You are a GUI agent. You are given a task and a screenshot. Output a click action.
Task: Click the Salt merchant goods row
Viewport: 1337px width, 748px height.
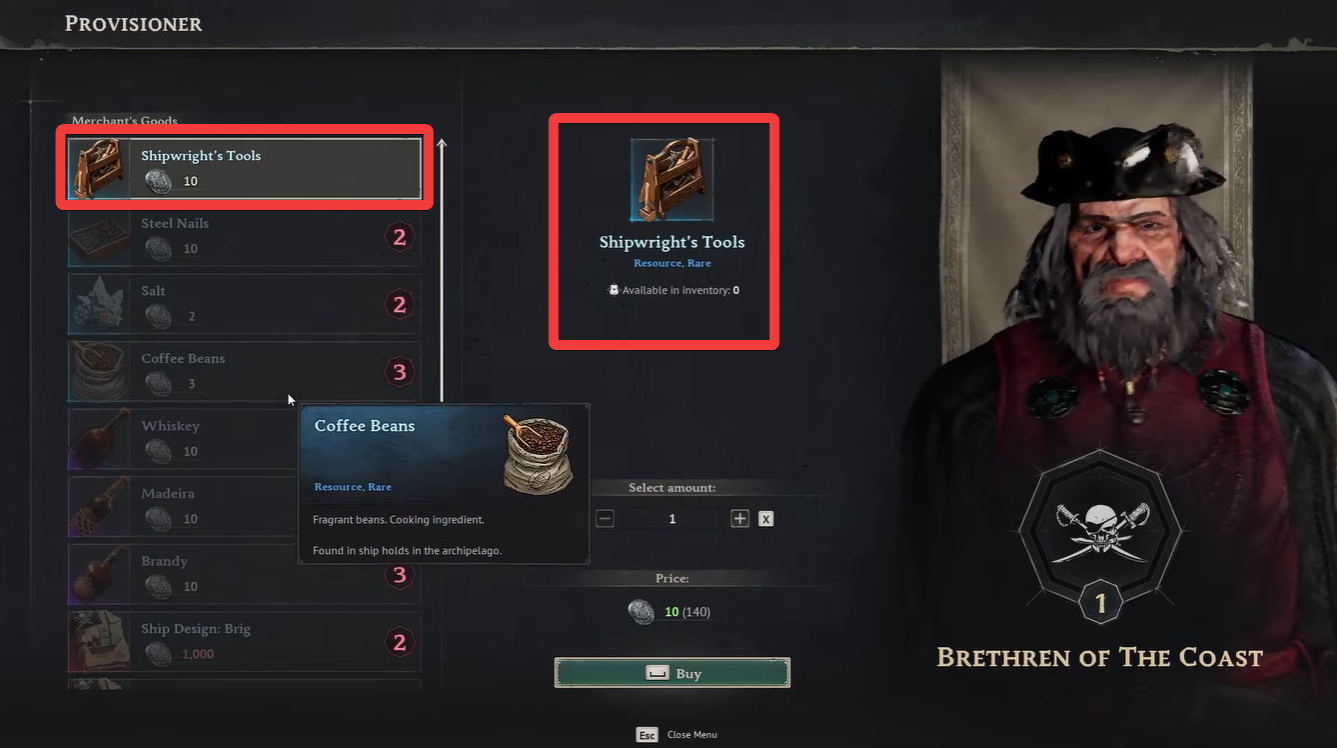(x=243, y=304)
